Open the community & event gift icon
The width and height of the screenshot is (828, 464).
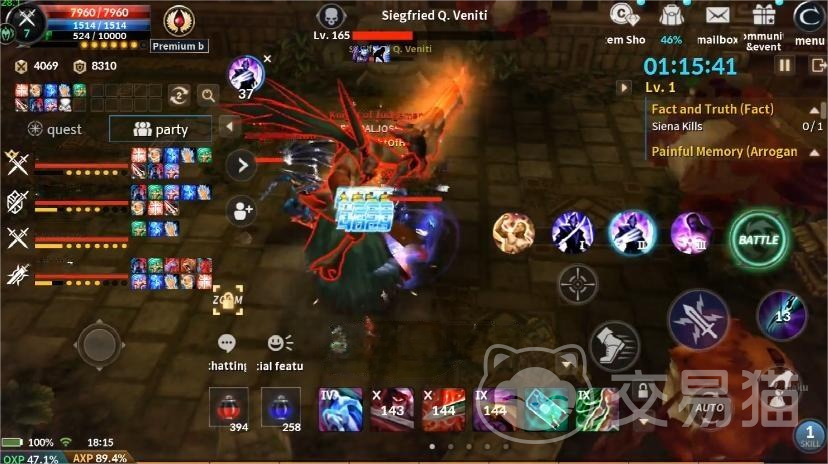click(x=764, y=18)
